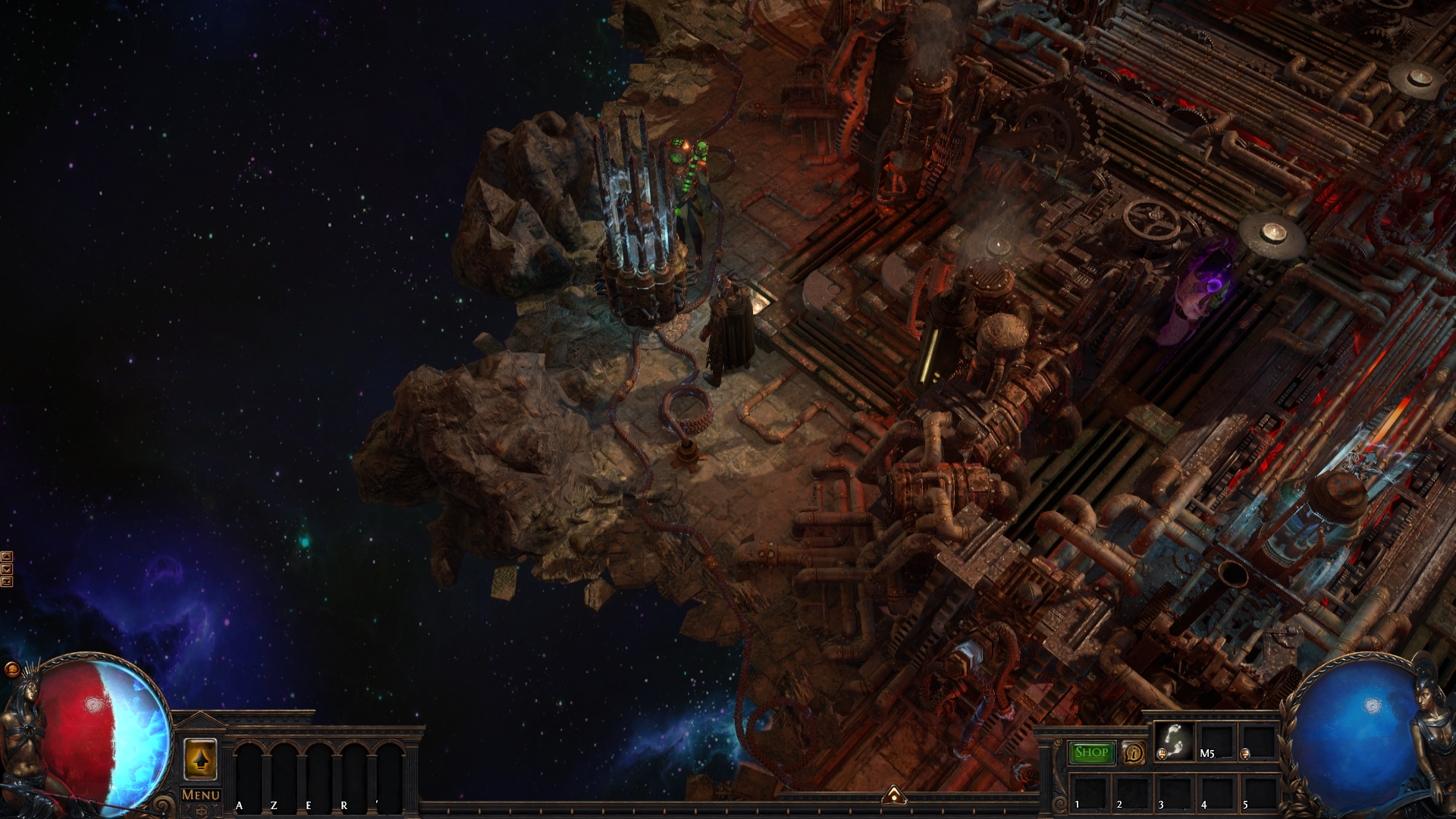Select the footprints Move skill slot
1456x819 pixels.
(x=1174, y=741)
